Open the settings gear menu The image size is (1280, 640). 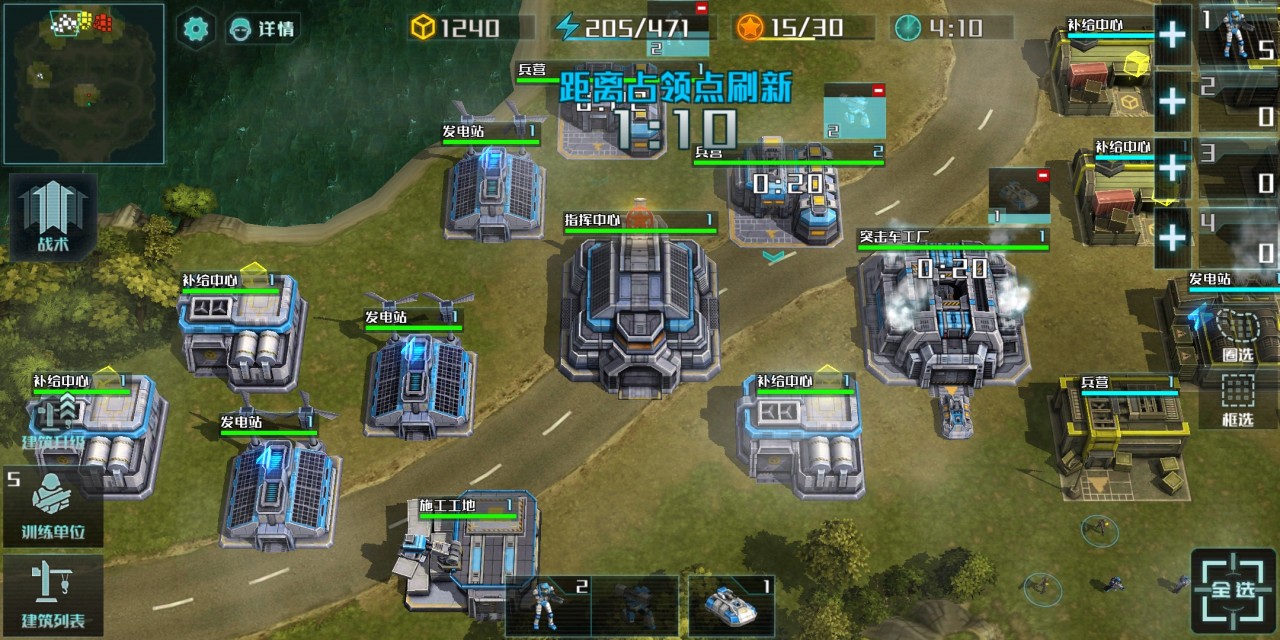coord(196,27)
